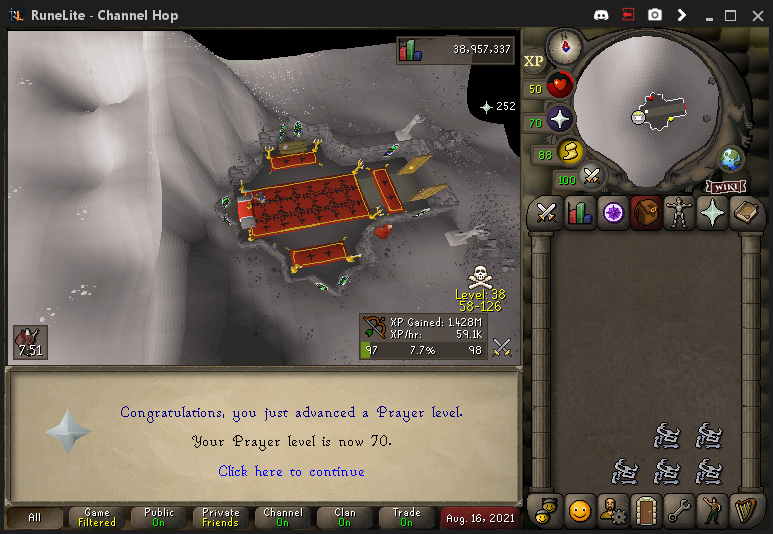Click the compass to face north
Image resolution: width=773 pixels, height=534 pixels.
click(x=564, y=45)
